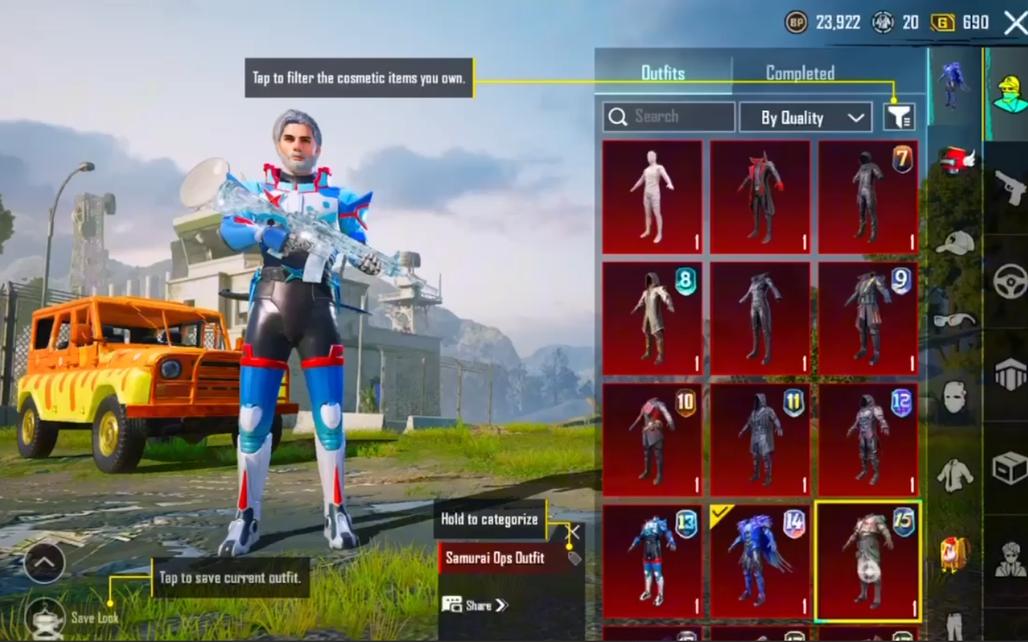Pick the hooded outfit with badge 8
1028x642 pixels.
coord(652,318)
